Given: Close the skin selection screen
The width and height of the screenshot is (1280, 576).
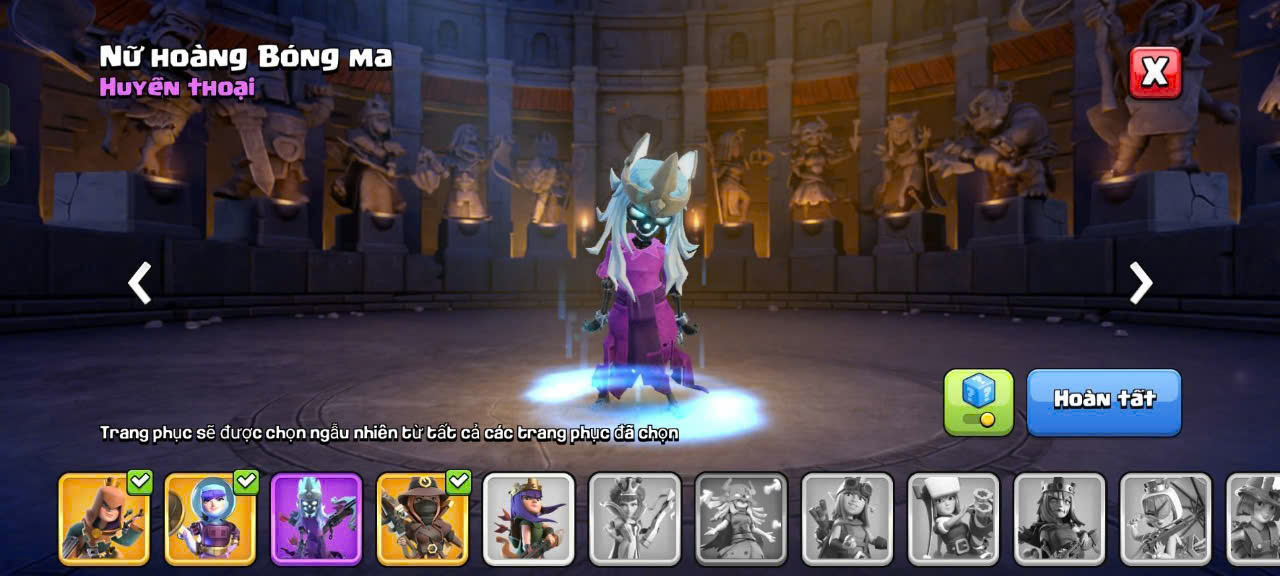Looking at the screenshot, I should click(x=1155, y=72).
